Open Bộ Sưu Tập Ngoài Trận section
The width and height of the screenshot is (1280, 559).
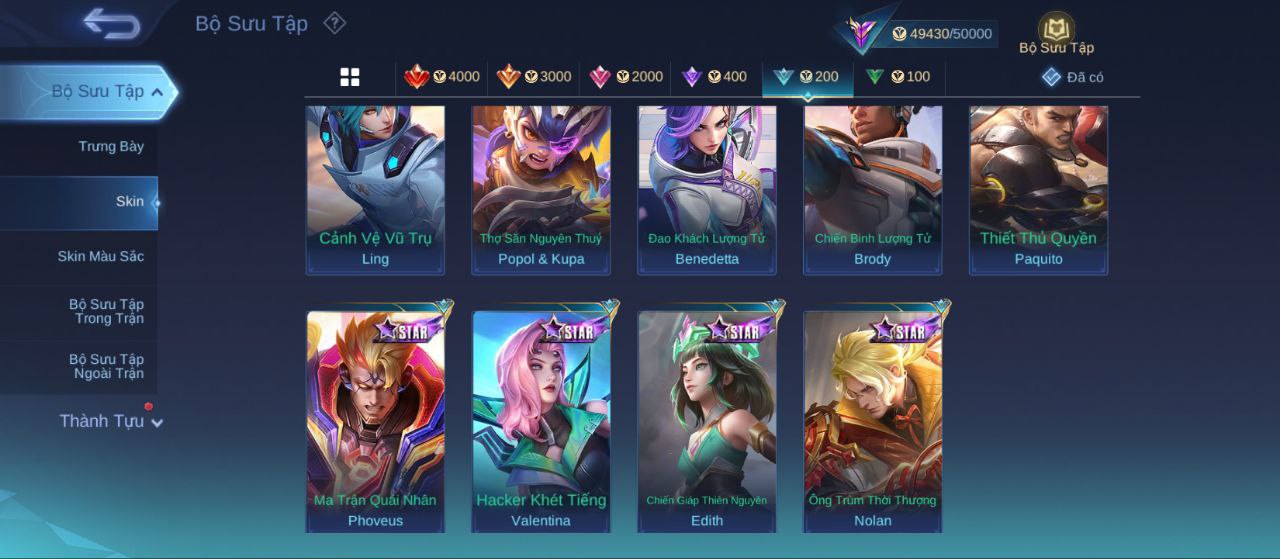(106, 367)
